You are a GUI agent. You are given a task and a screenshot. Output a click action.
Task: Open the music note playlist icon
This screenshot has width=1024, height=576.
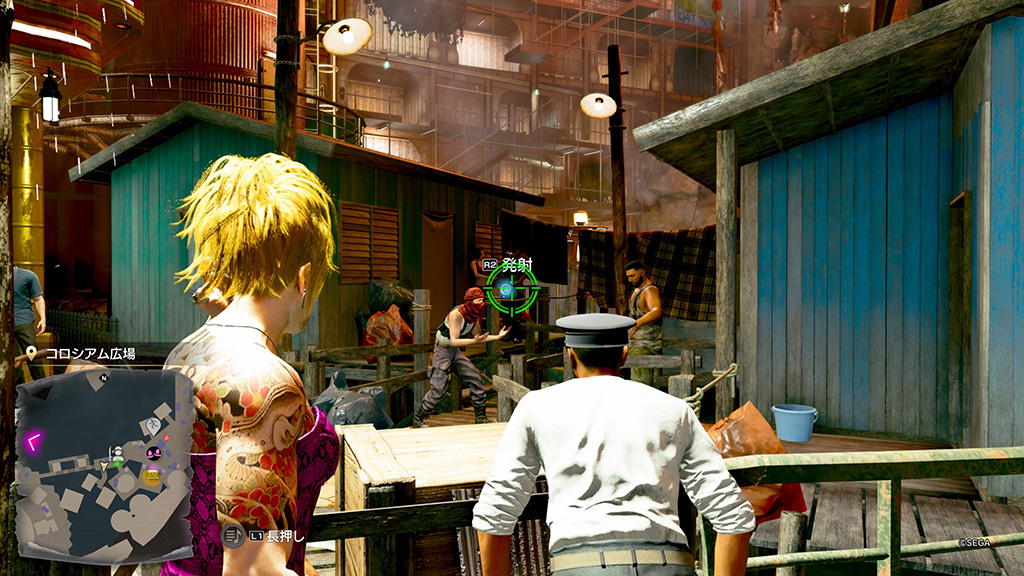pos(233,537)
